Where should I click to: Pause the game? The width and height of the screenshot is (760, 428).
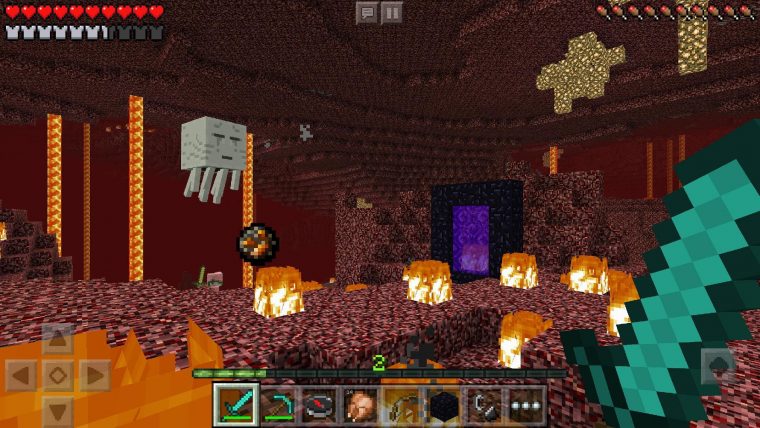392,12
